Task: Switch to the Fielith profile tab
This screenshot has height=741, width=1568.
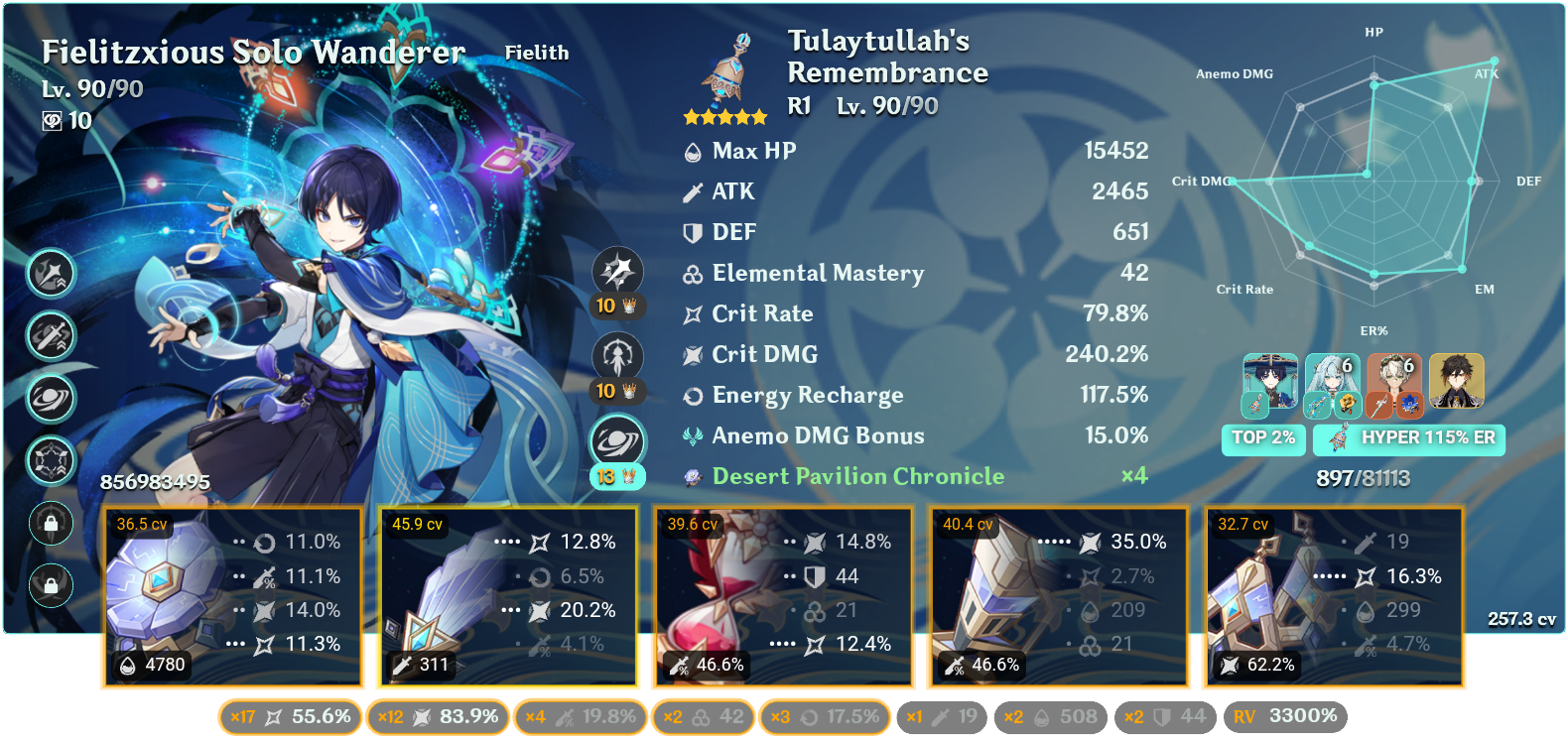Action: [537, 54]
